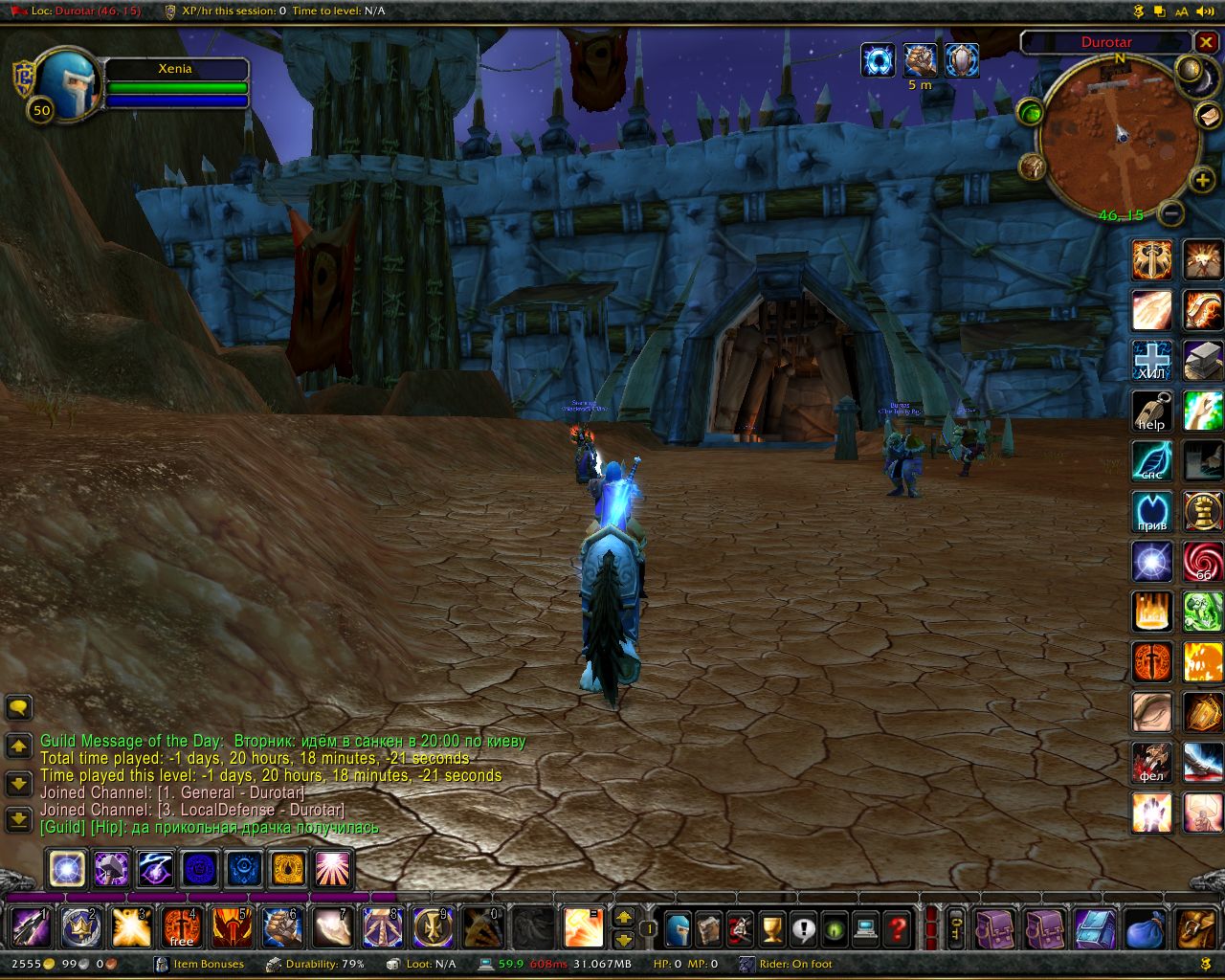Activate the glowing fist ability in slot 6
The width and height of the screenshot is (1225, 980).
282,927
